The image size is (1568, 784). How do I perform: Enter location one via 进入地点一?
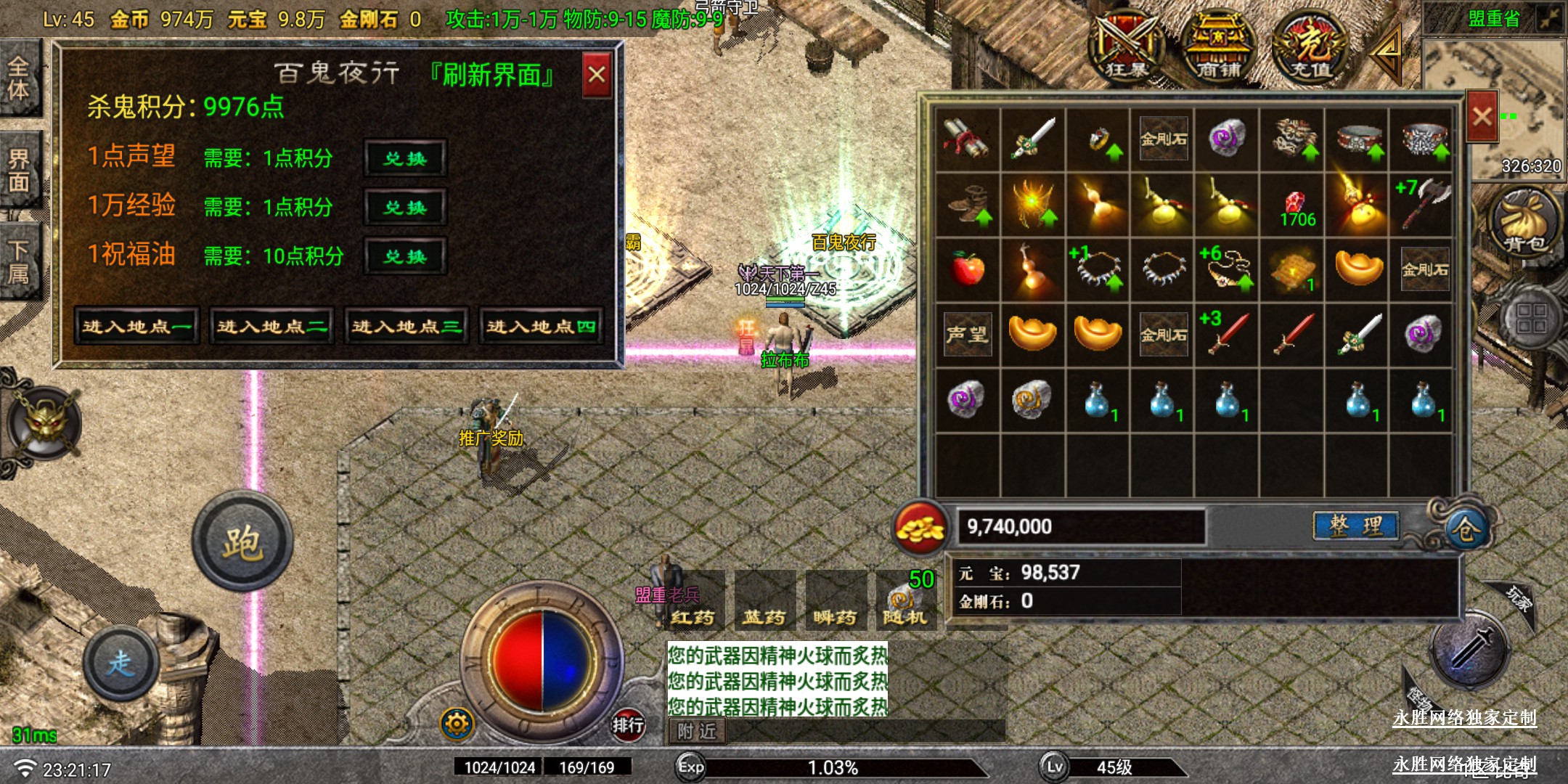click(136, 327)
